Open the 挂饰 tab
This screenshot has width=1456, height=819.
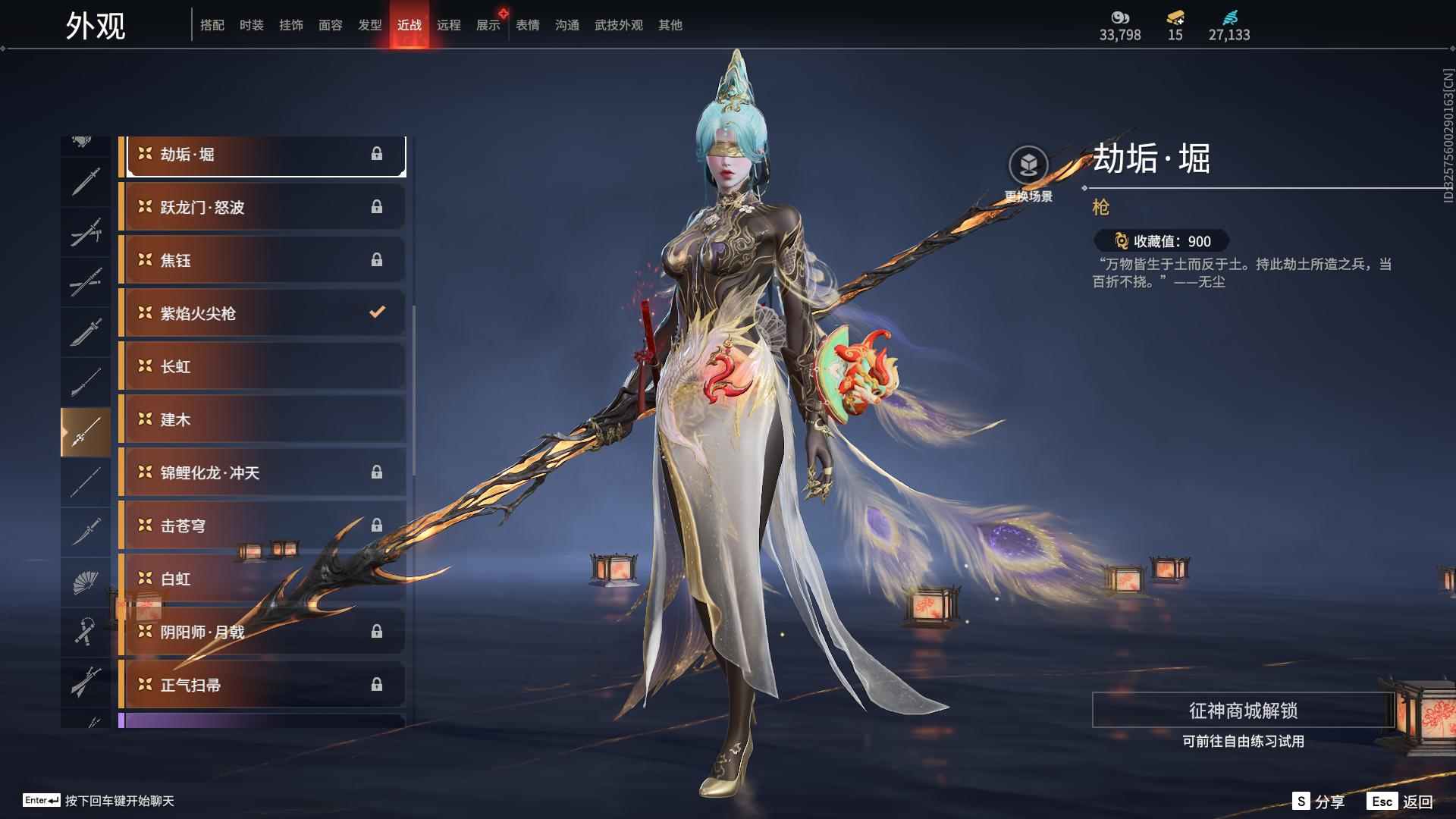point(290,25)
